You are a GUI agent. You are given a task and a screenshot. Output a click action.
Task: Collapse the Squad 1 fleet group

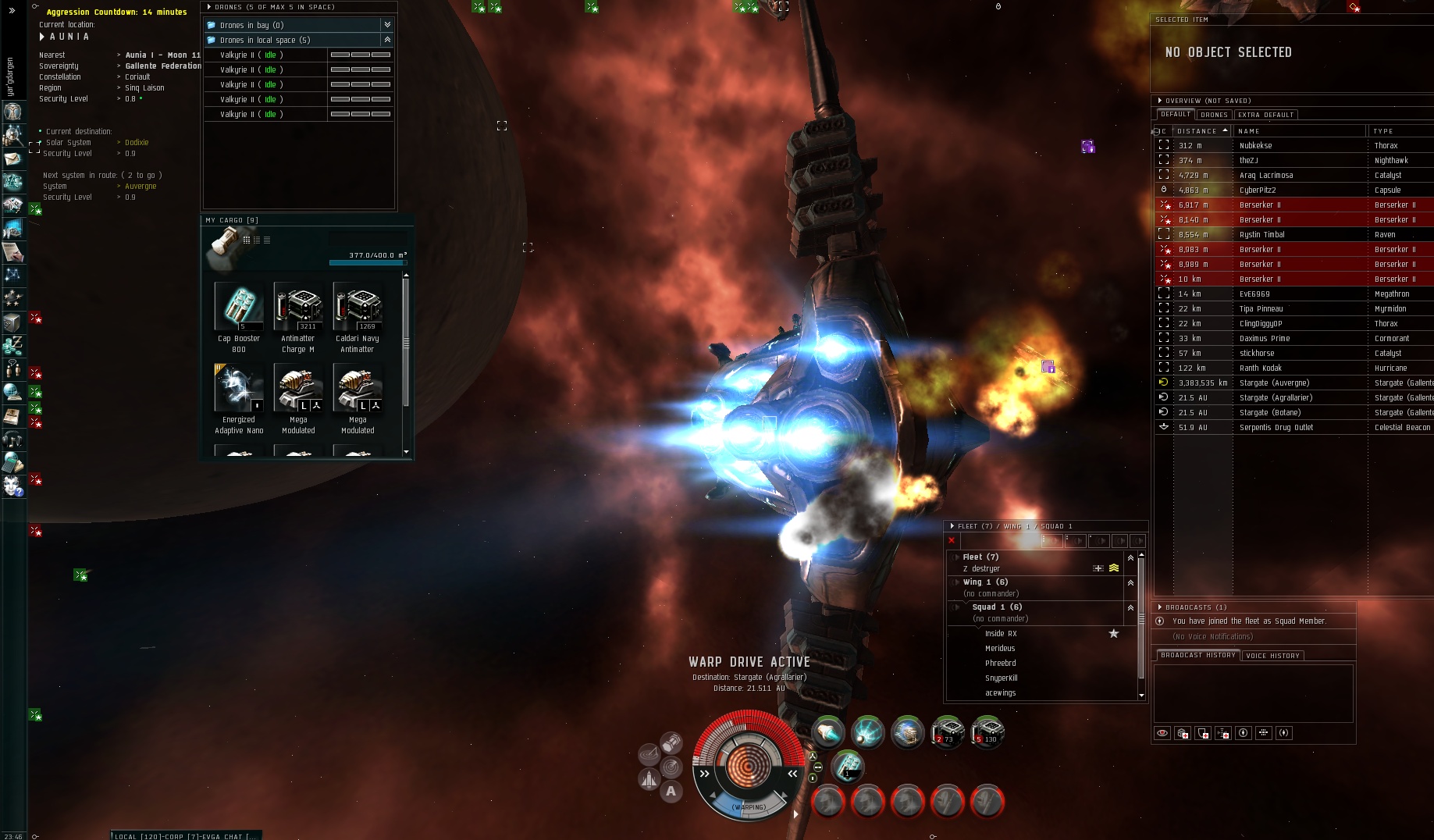pyautogui.click(x=1130, y=607)
